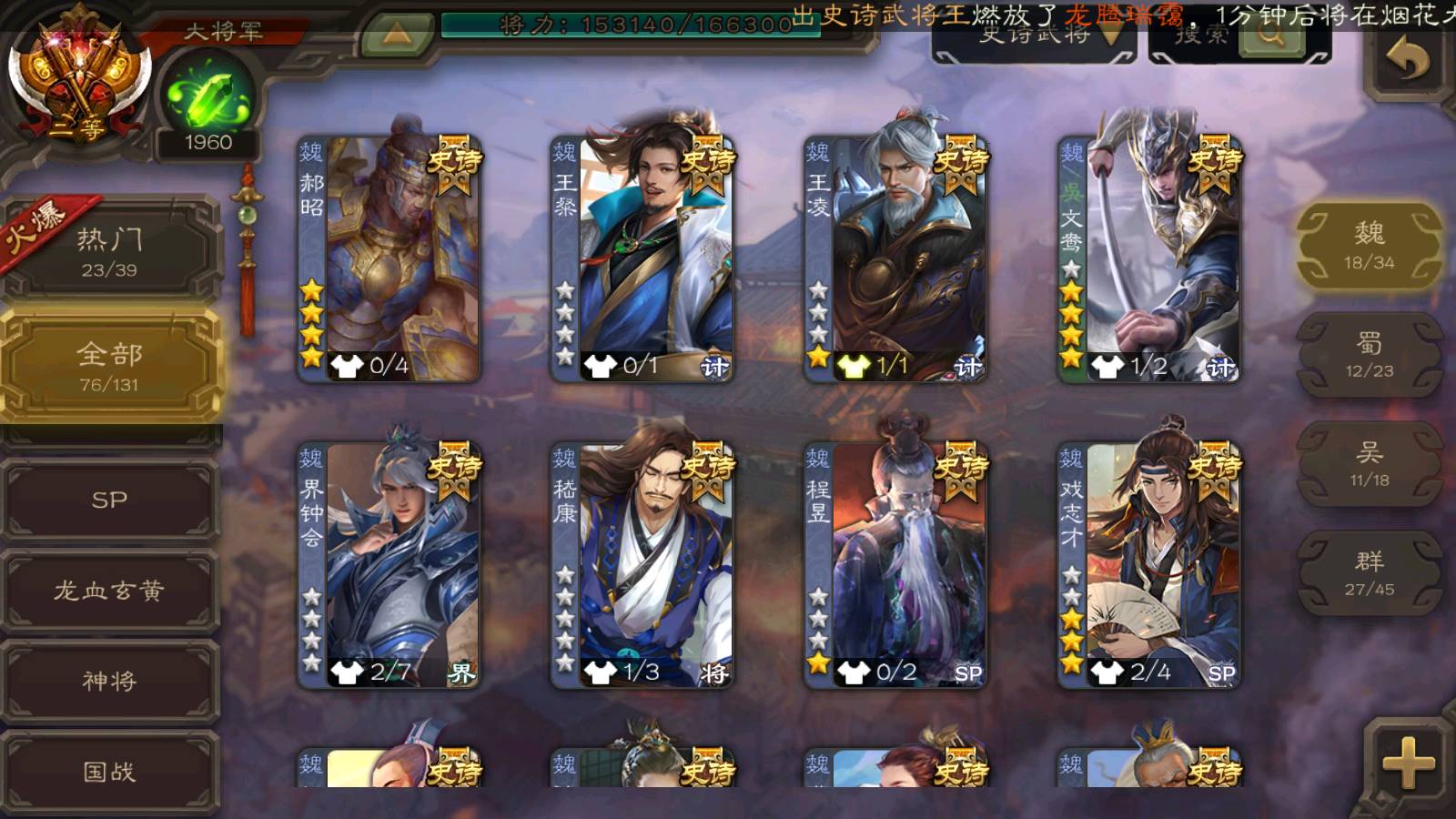Filter by the 群 Qun faction
Screen dimensions: 1456x819
point(1369,573)
